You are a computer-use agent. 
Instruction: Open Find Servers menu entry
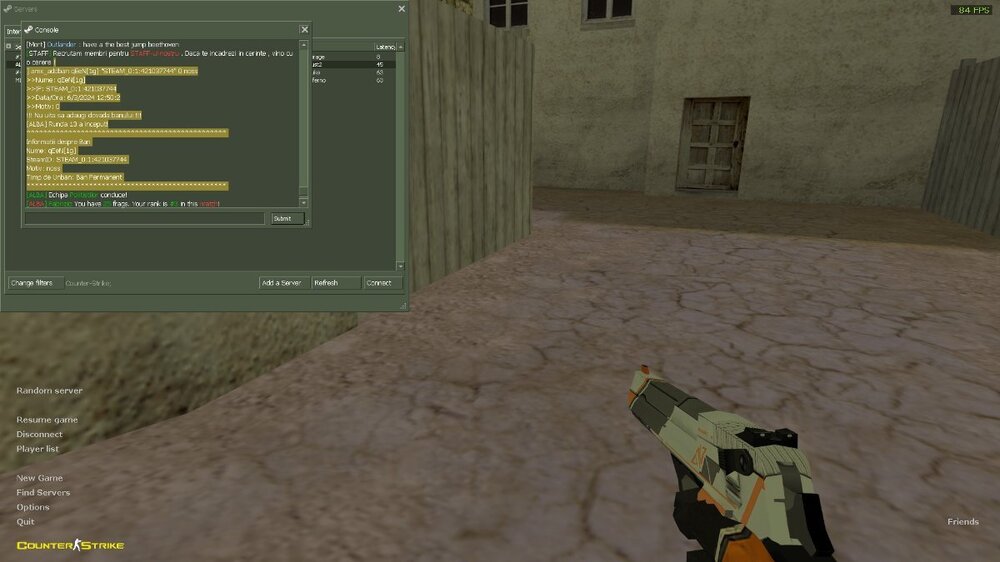click(x=43, y=493)
